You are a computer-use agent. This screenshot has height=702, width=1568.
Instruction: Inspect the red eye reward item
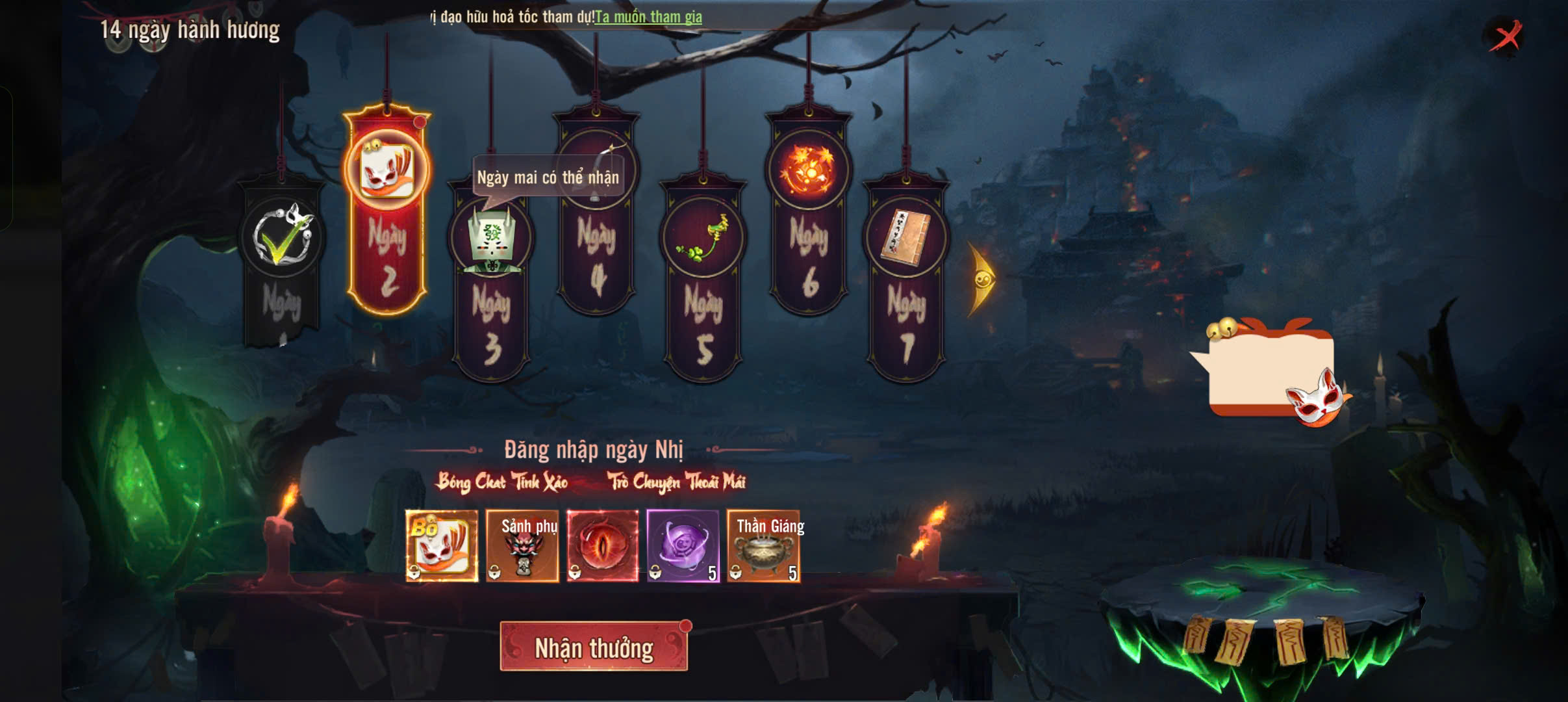tap(603, 546)
